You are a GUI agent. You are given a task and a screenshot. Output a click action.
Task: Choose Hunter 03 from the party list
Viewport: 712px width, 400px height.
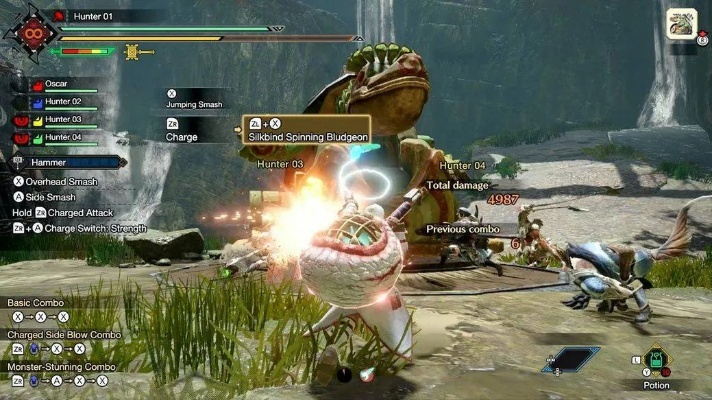[x=62, y=119]
